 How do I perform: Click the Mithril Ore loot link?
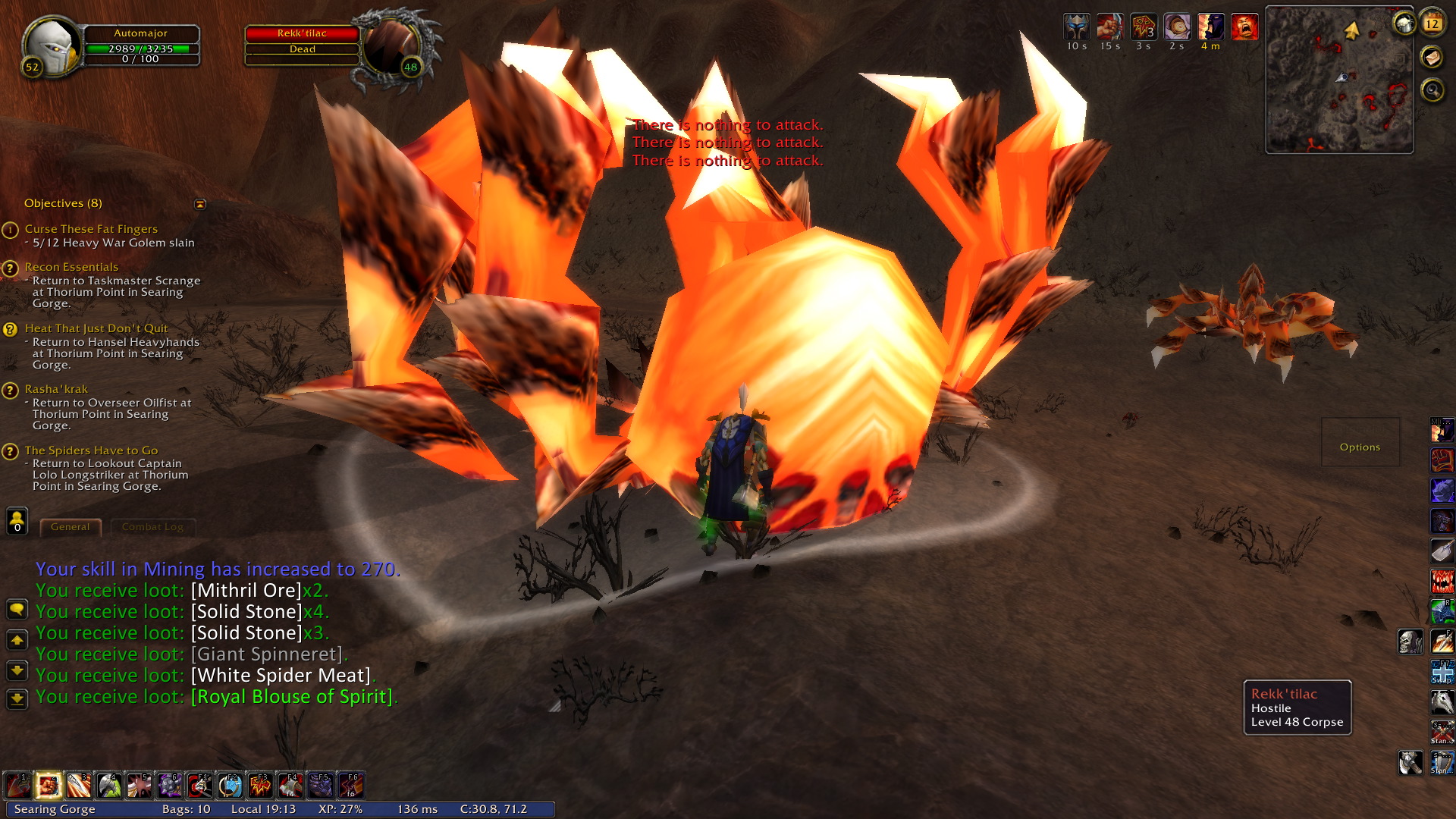pos(246,591)
